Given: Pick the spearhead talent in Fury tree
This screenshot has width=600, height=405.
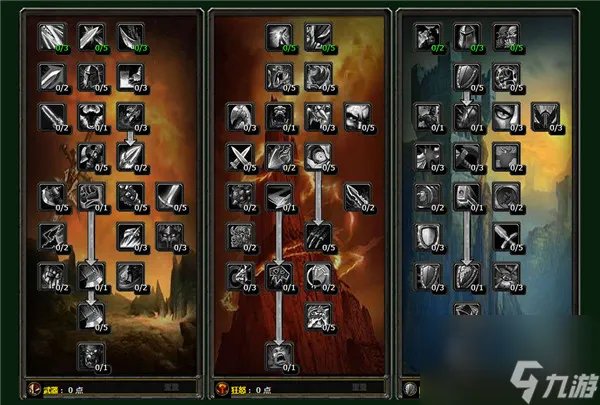Looking at the screenshot, I should click(356, 193).
